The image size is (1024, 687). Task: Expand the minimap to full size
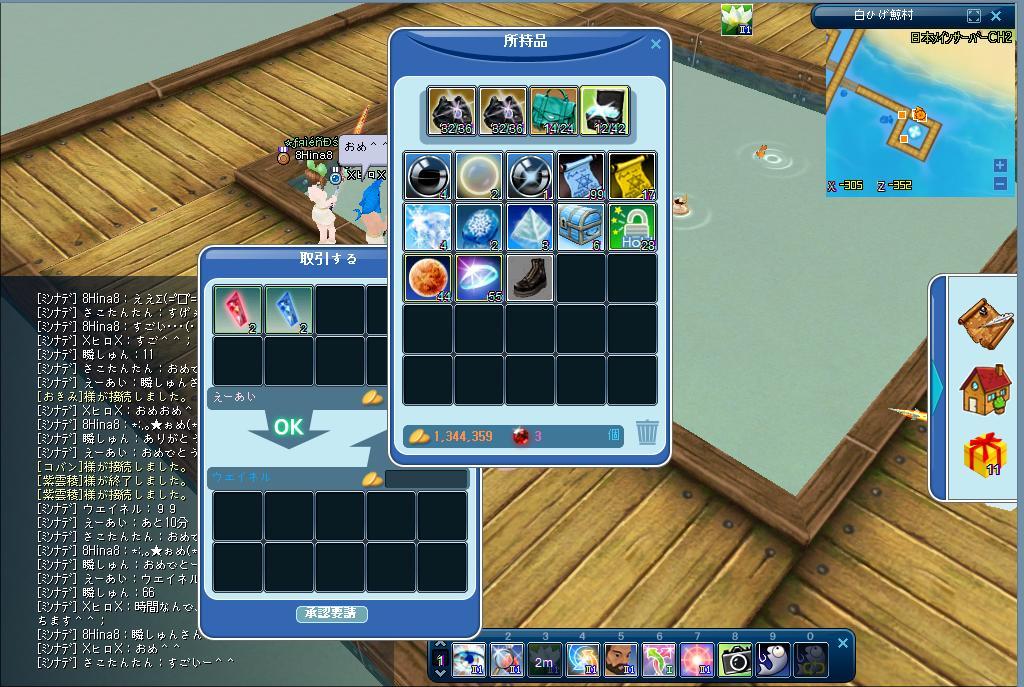point(974,15)
